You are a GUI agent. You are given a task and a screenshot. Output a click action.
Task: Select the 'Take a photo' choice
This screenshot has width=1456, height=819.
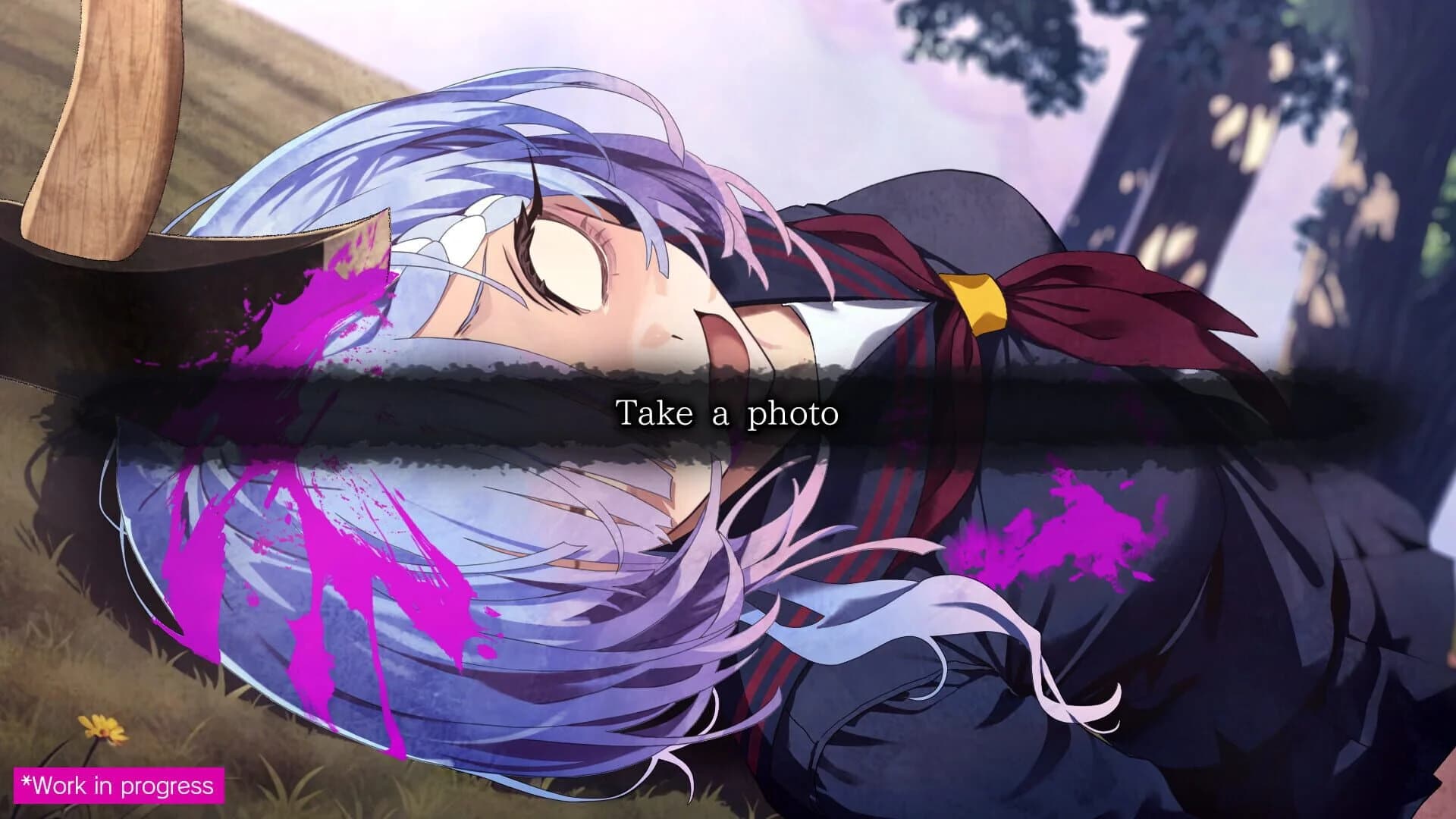coord(728,413)
